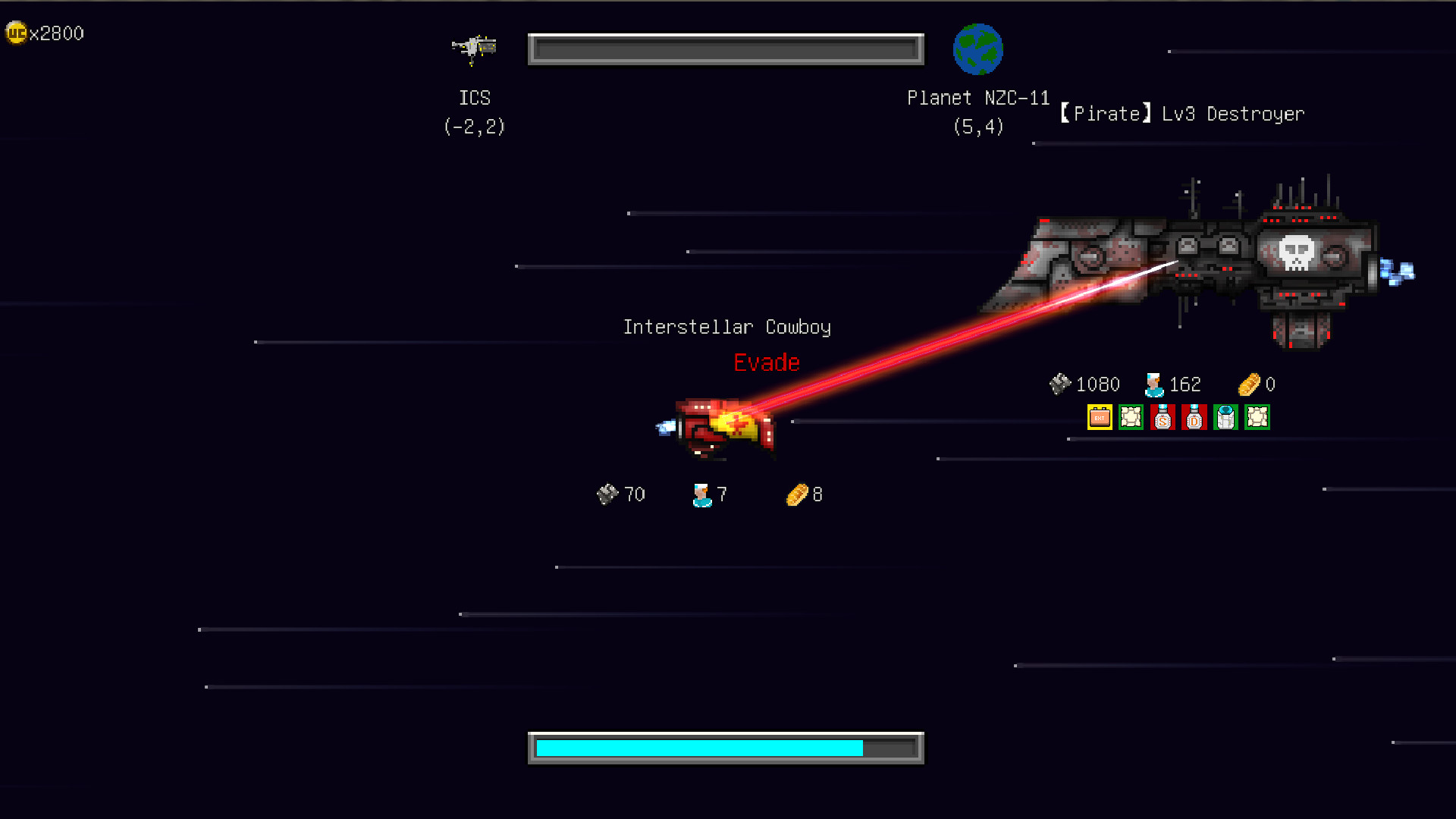Click the green spacesuit loot icon
The width and height of the screenshot is (1456, 819).
pos(1226,417)
